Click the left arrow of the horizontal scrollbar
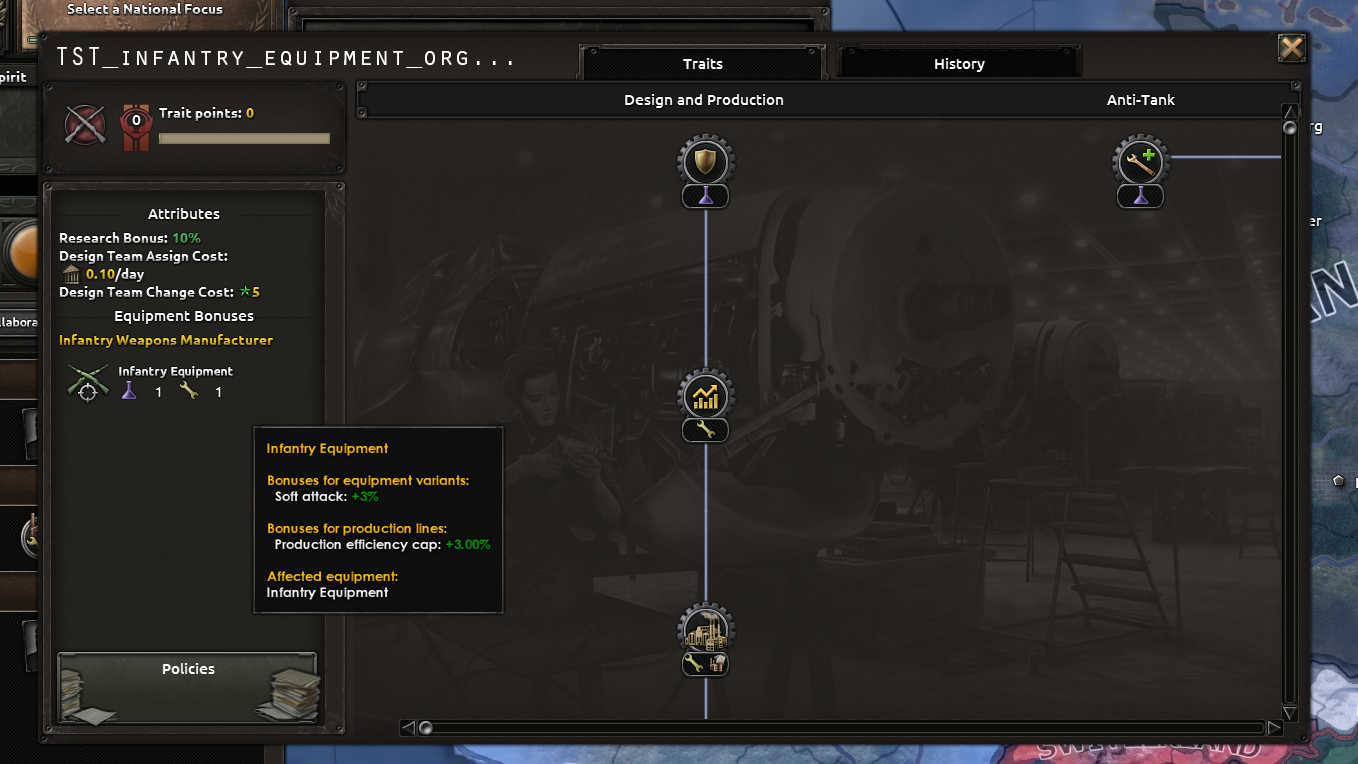The height and width of the screenshot is (764, 1358). point(408,728)
